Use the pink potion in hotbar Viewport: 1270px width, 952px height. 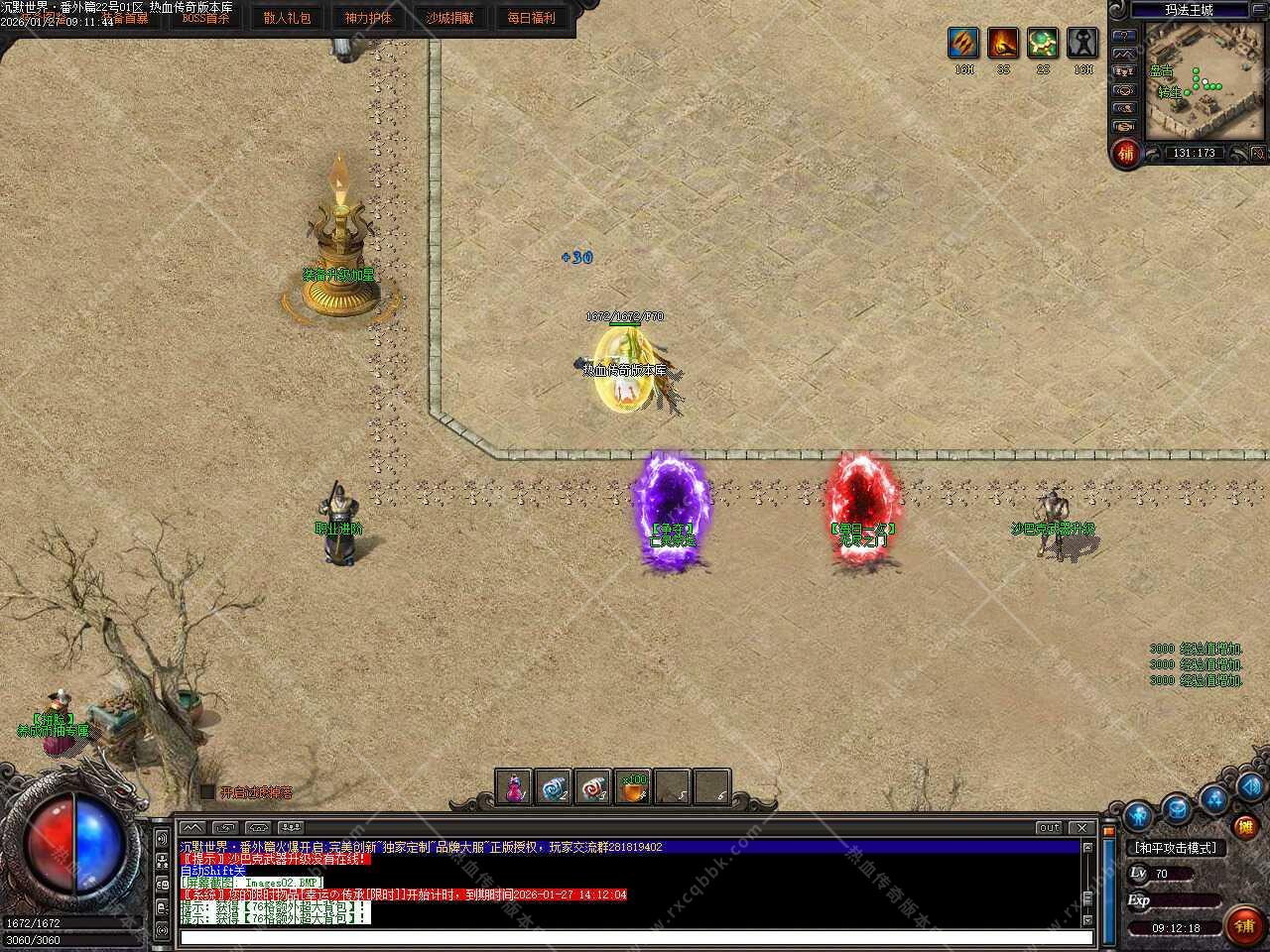click(x=514, y=787)
